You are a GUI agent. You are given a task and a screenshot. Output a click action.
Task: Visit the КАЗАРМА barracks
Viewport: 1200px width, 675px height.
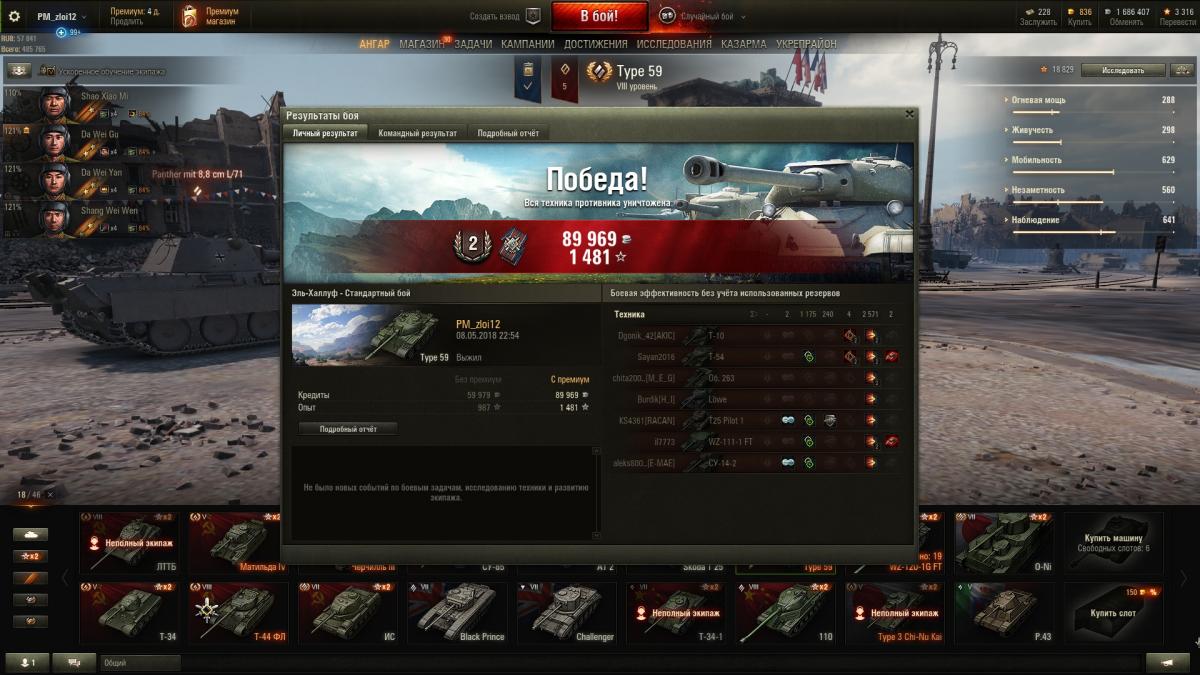[x=743, y=44]
